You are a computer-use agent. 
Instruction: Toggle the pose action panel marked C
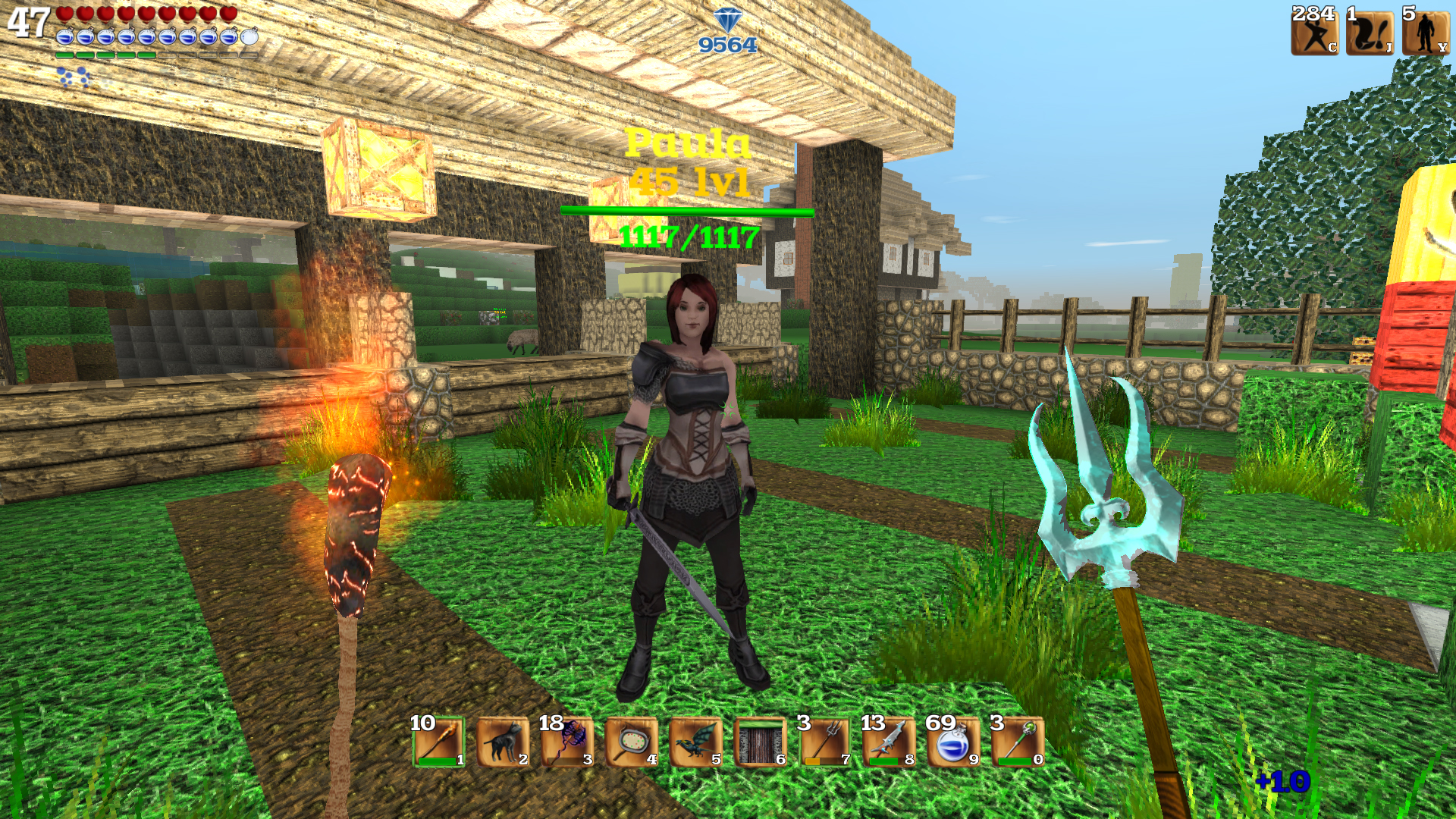pyautogui.click(x=1316, y=34)
